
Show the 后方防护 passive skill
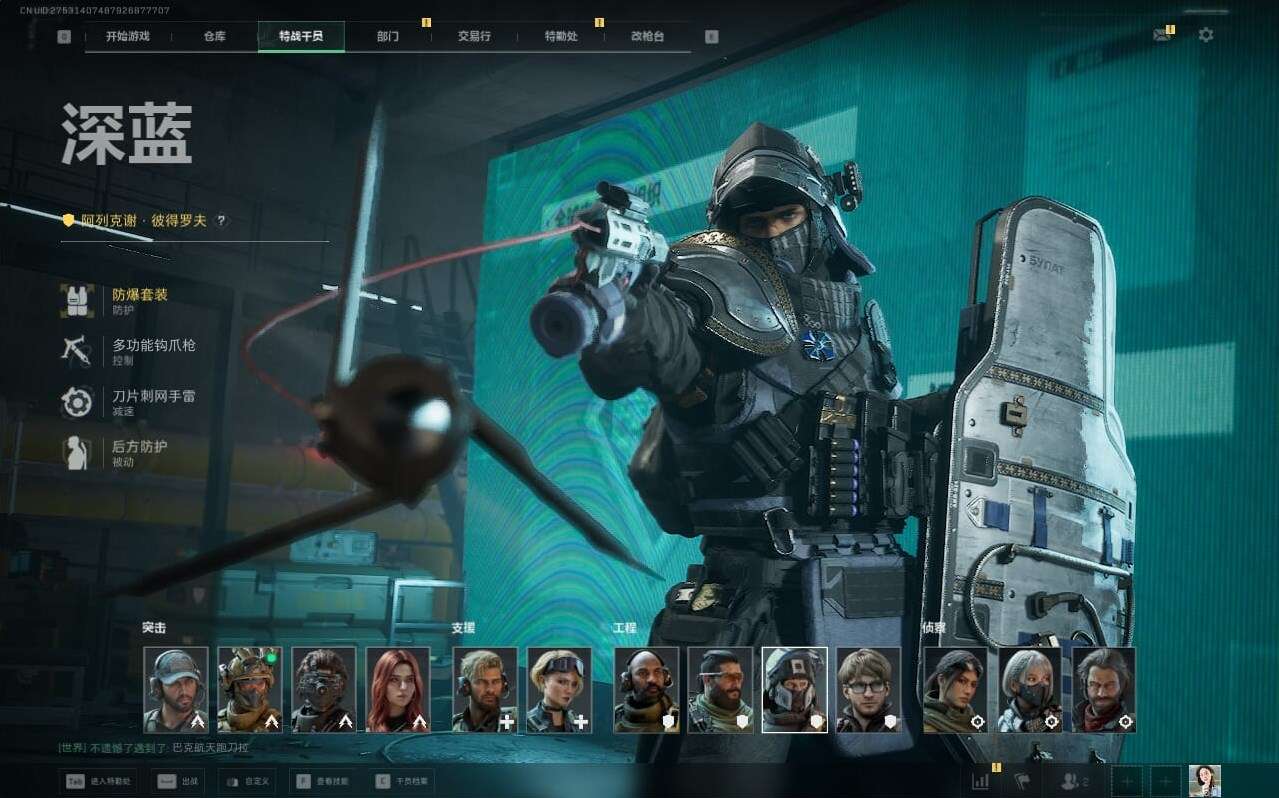[x=139, y=452]
